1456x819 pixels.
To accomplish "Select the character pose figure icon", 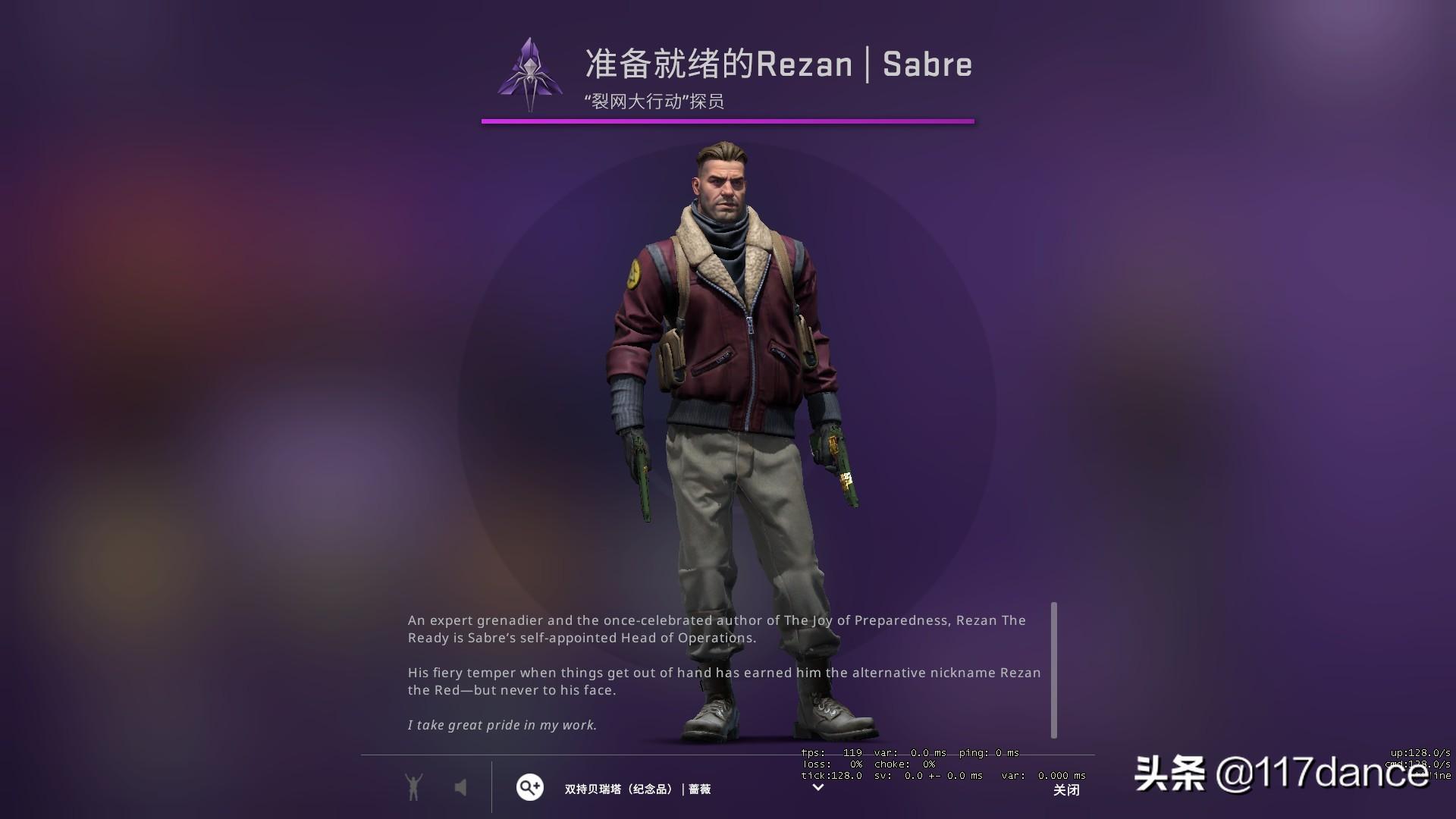I will click(413, 788).
